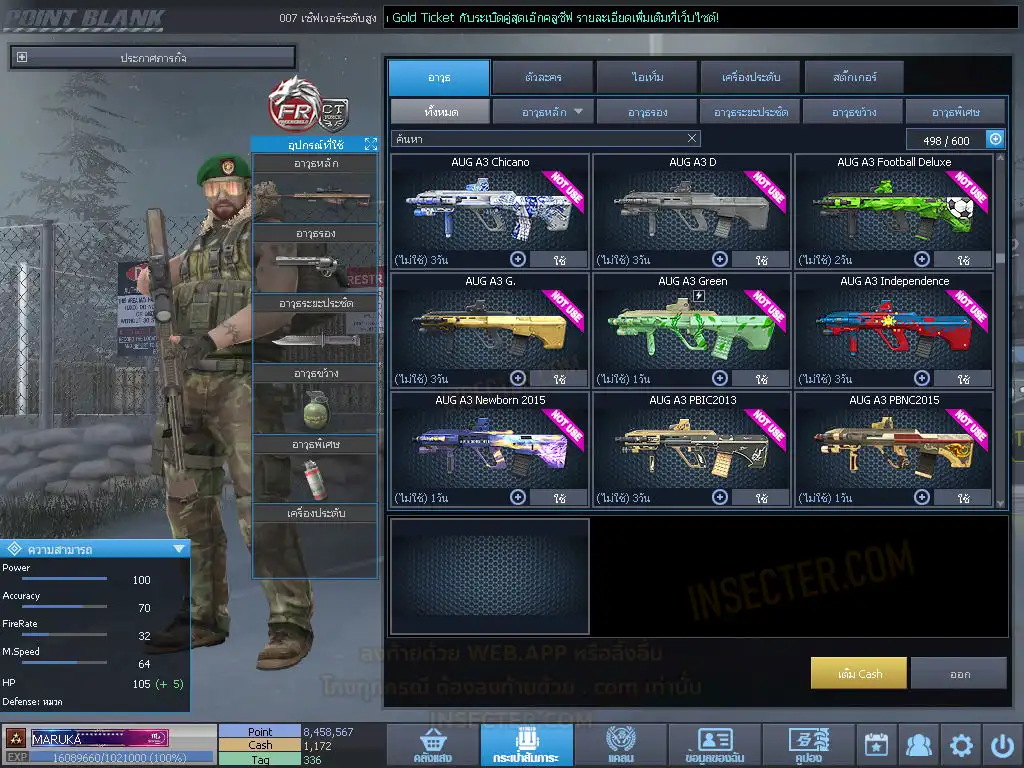Exit with the ออก button
The image size is (1024, 768).
tap(959, 673)
